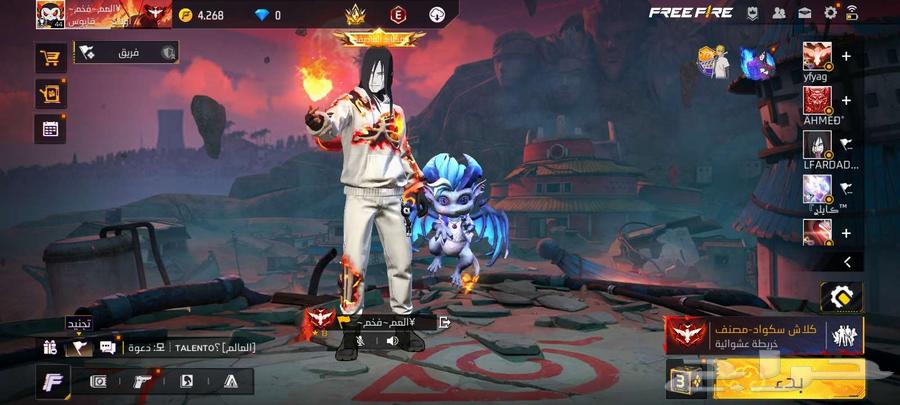Open the calendar events icon

point(51,127)
